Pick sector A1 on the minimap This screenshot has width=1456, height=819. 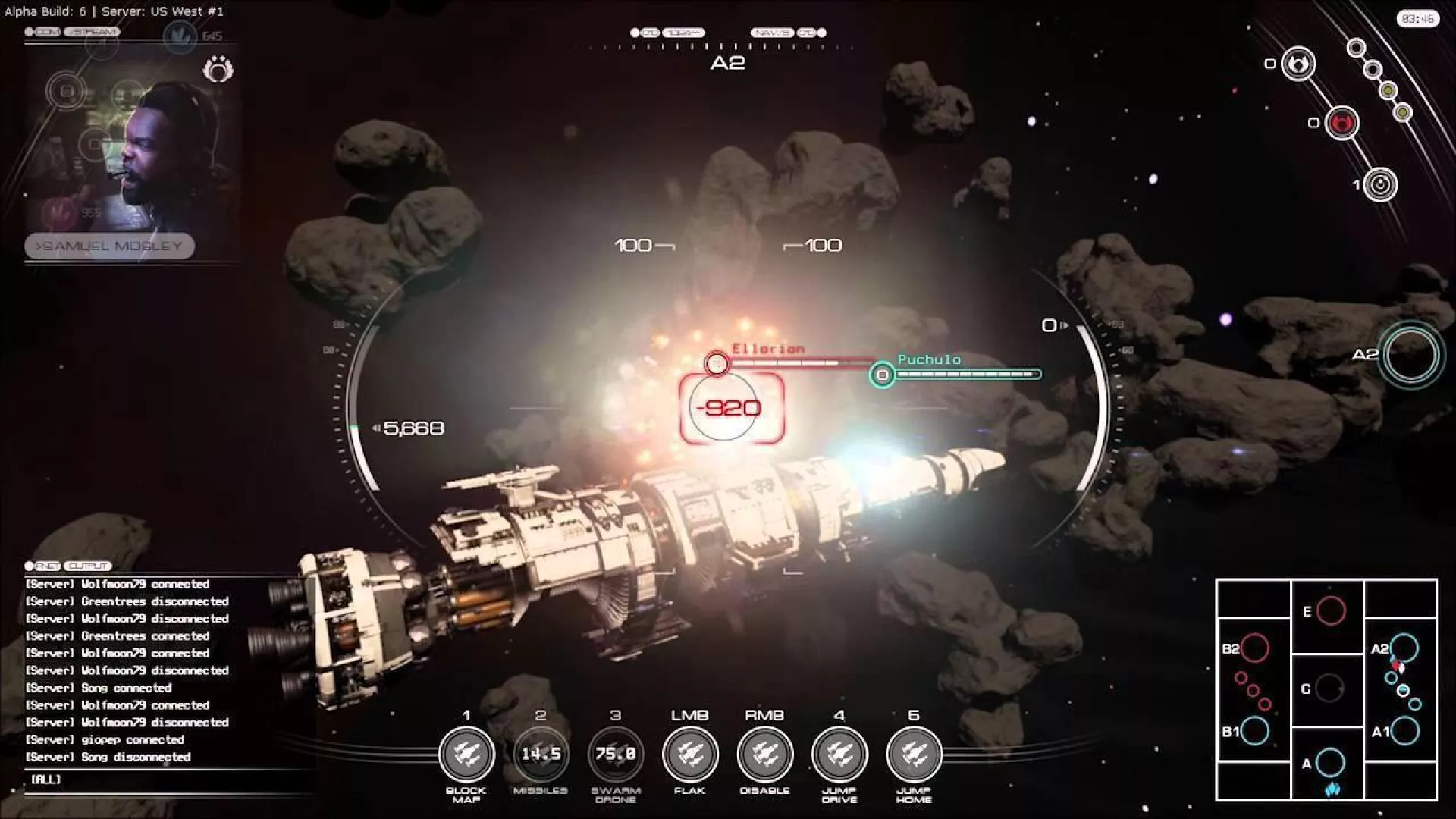tap(1404, 731)
